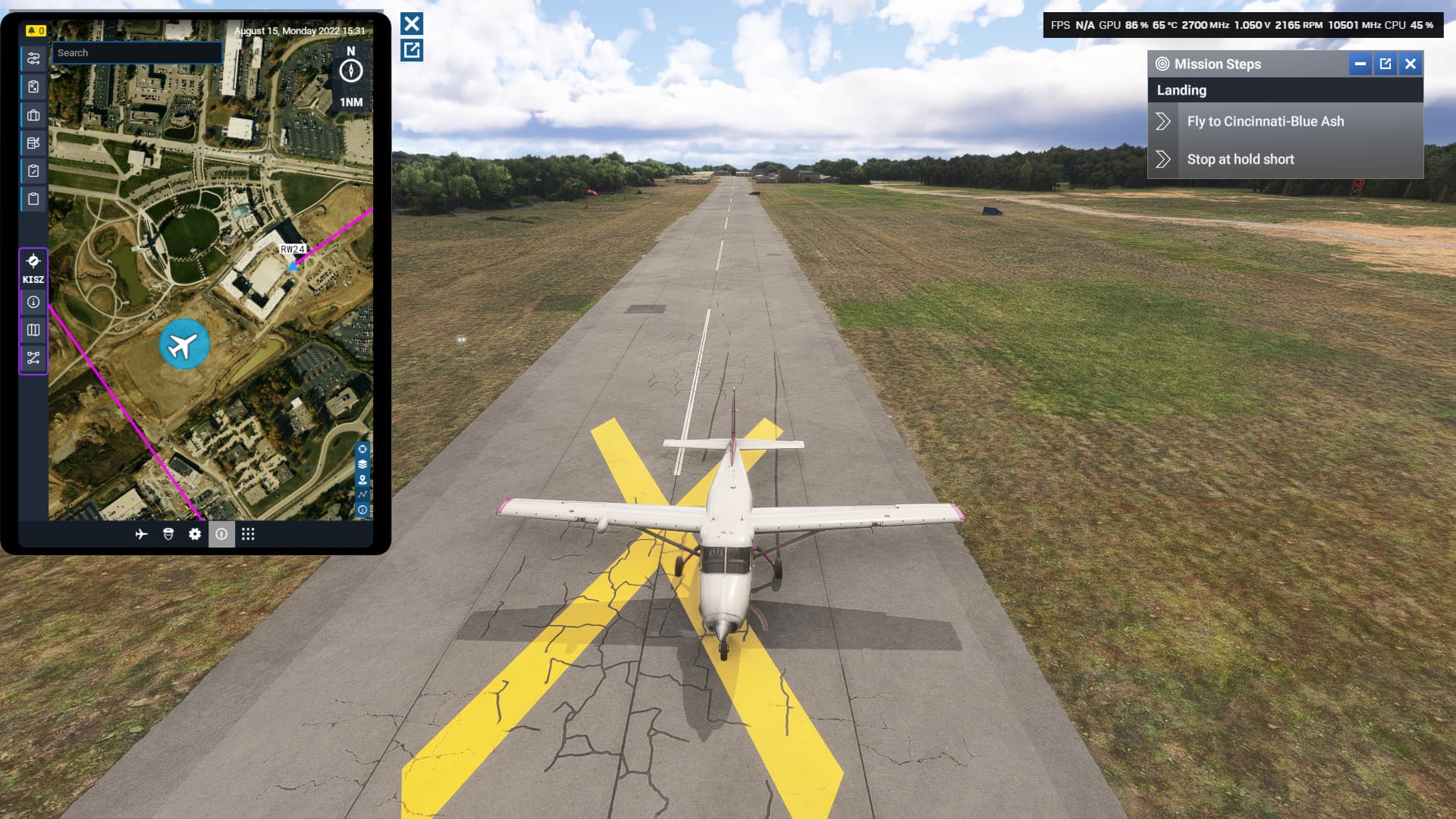Open the procedures icon at sidebar bottom

(x=33, y=356)
